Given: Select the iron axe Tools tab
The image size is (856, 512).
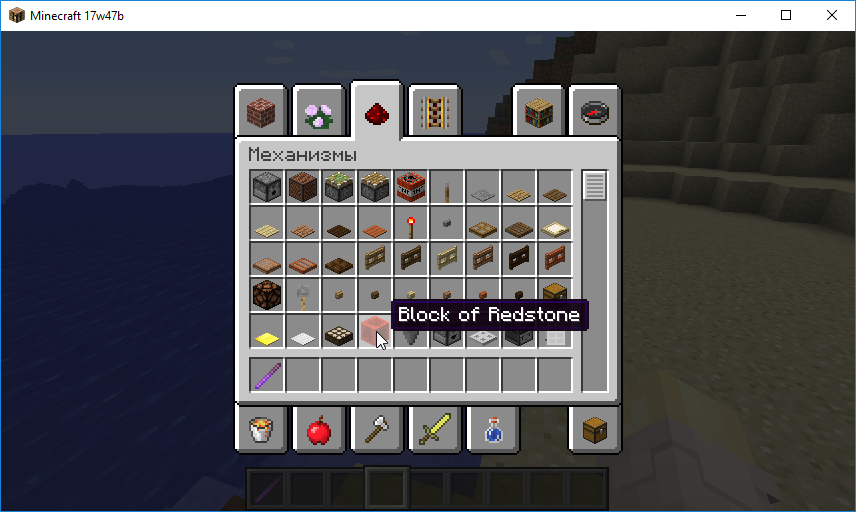Looking at the screenshot, I should coord(377,430).
